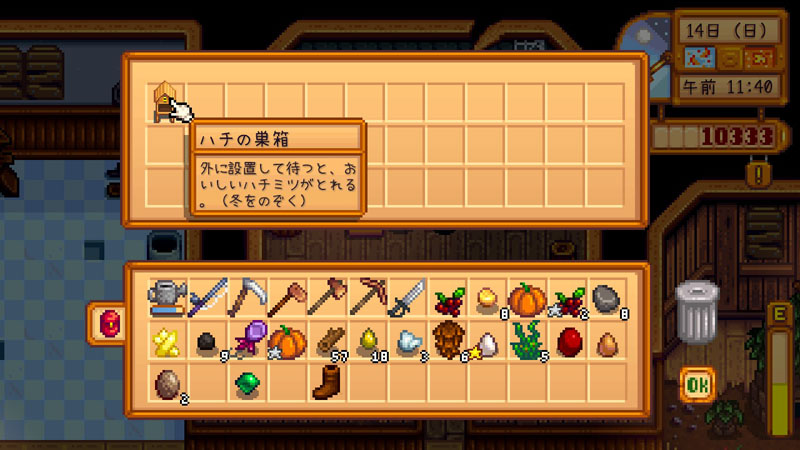Click the green fiber stack of five
This screenshot has height=450, width=800.
(527, 340)
